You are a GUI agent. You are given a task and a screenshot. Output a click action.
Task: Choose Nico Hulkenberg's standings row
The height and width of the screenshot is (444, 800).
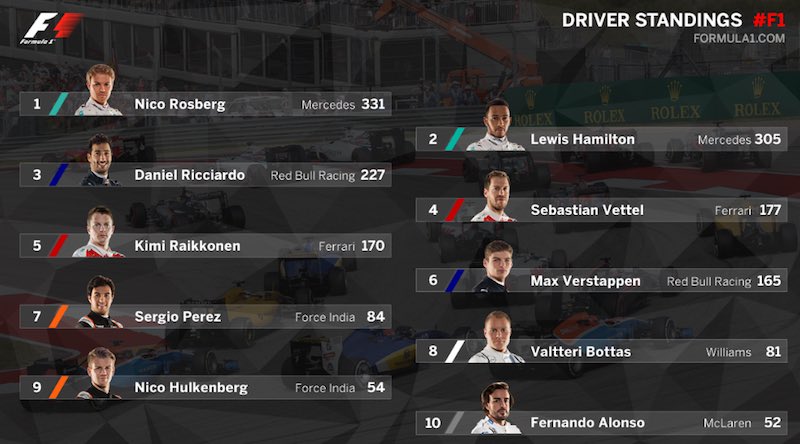[205, 387]
